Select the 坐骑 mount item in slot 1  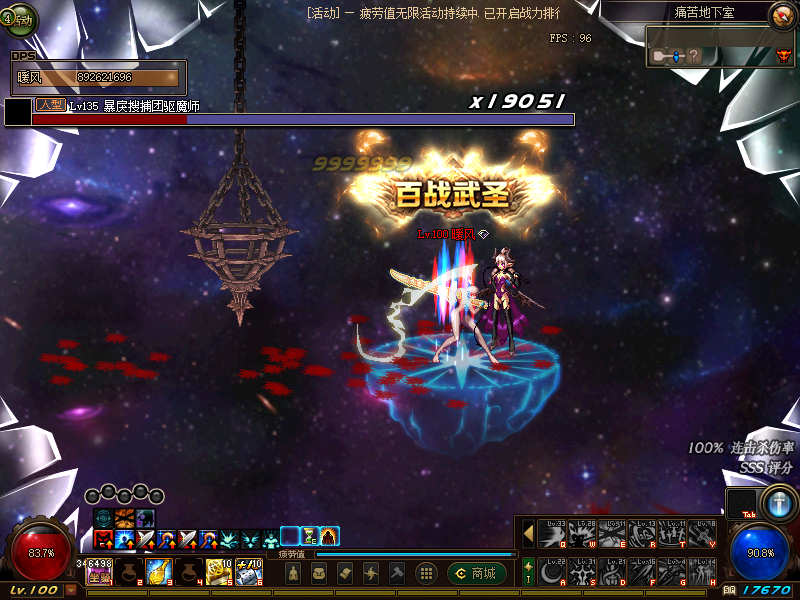point(99,572)
